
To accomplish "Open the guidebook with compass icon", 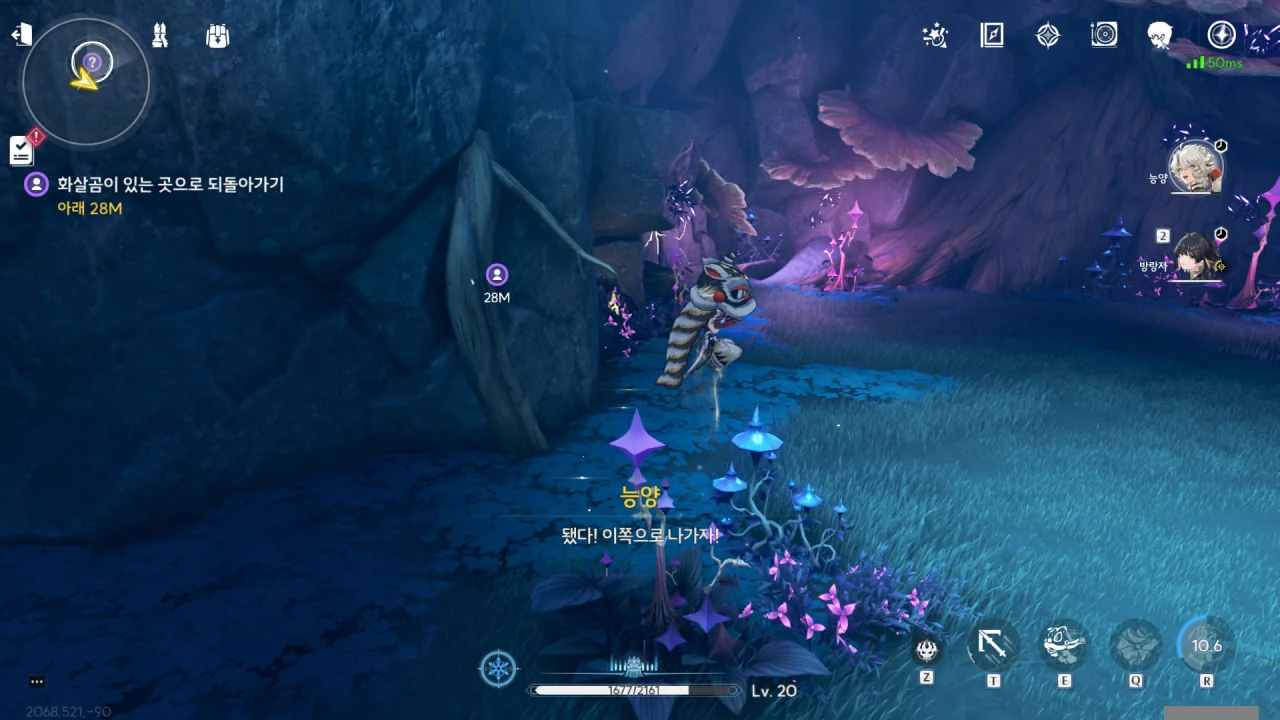I will point(991,36).
